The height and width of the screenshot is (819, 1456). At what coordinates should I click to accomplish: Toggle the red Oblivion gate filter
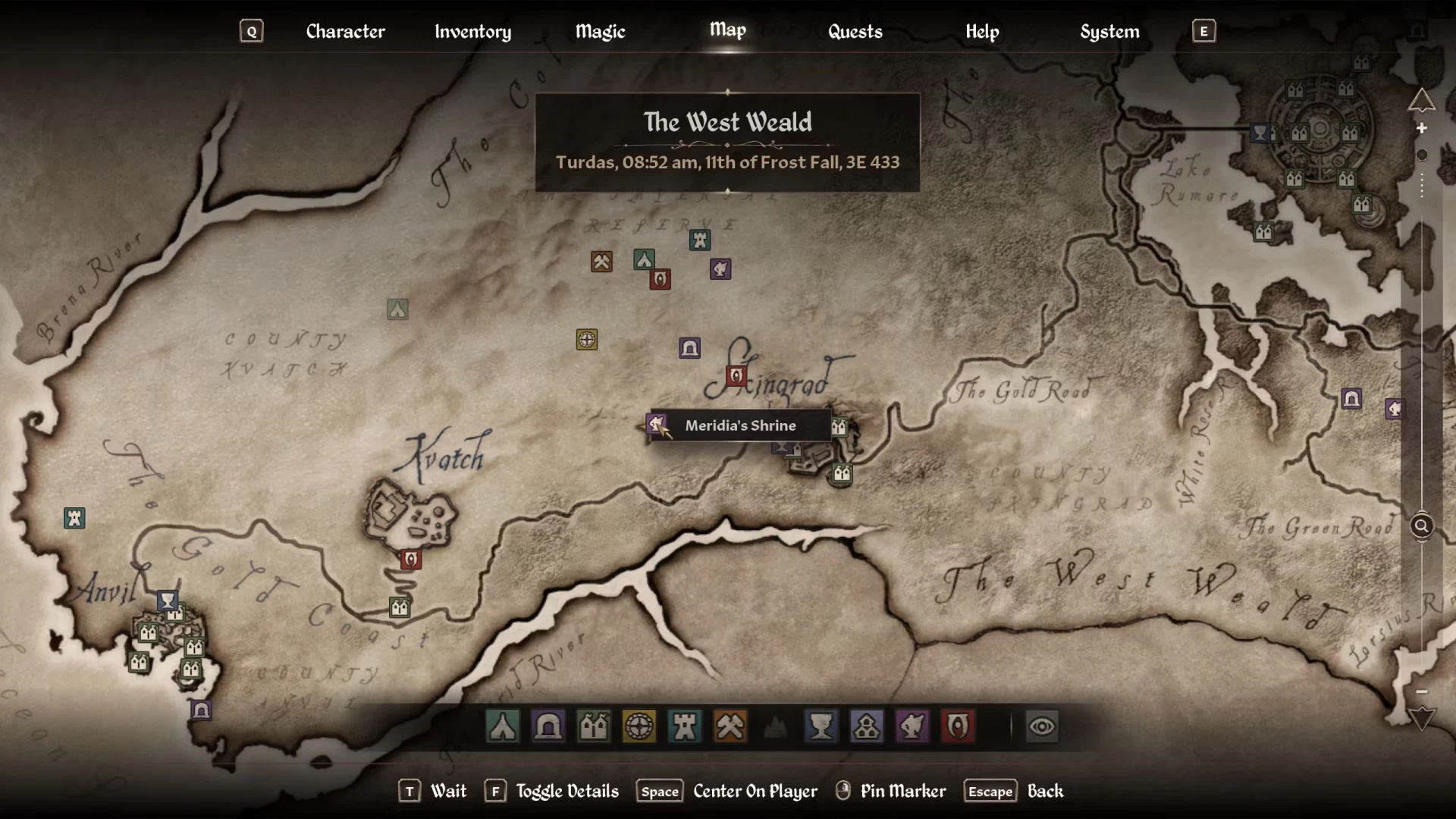pyautogui.click(x=958, y=726)
